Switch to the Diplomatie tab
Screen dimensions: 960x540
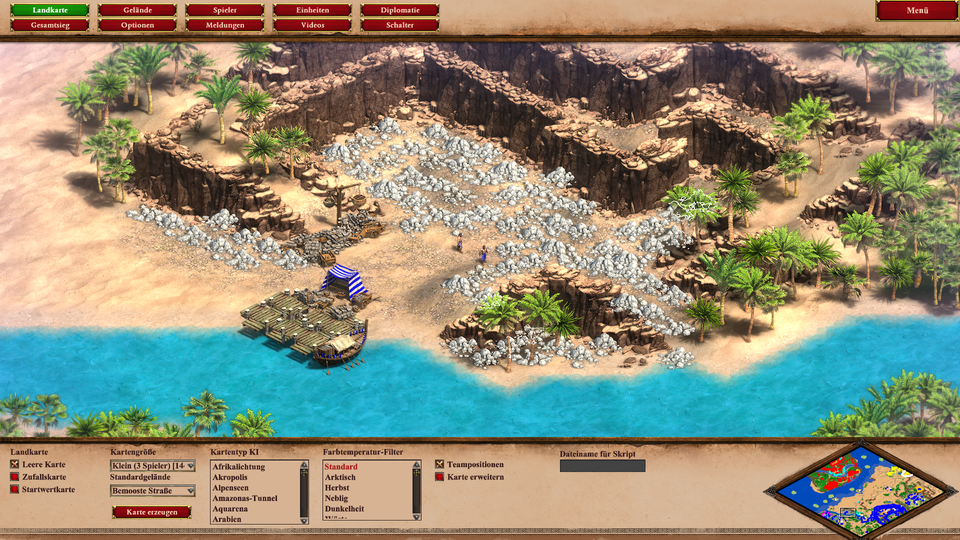pos(400,10)
